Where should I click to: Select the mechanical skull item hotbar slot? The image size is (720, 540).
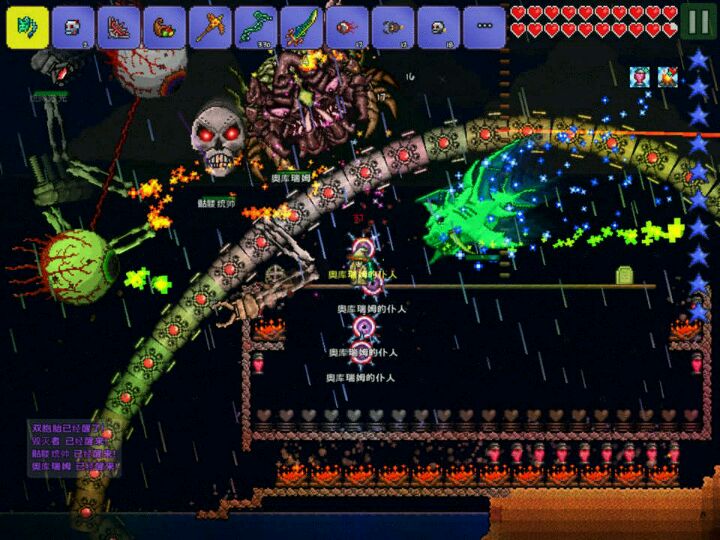pos(73,27)
